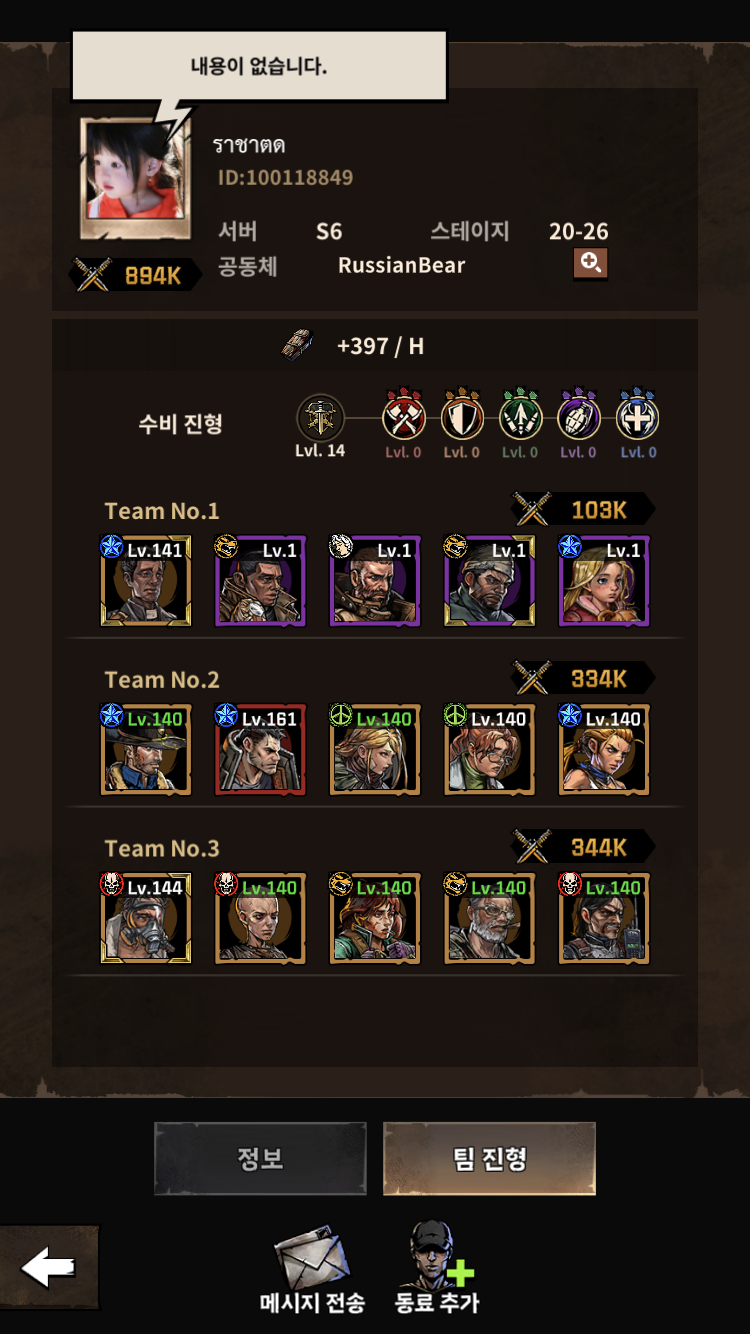Screen dimensions: 750x1334
Task: Switch to the 정보 tab
Action: coord(260,1158)
